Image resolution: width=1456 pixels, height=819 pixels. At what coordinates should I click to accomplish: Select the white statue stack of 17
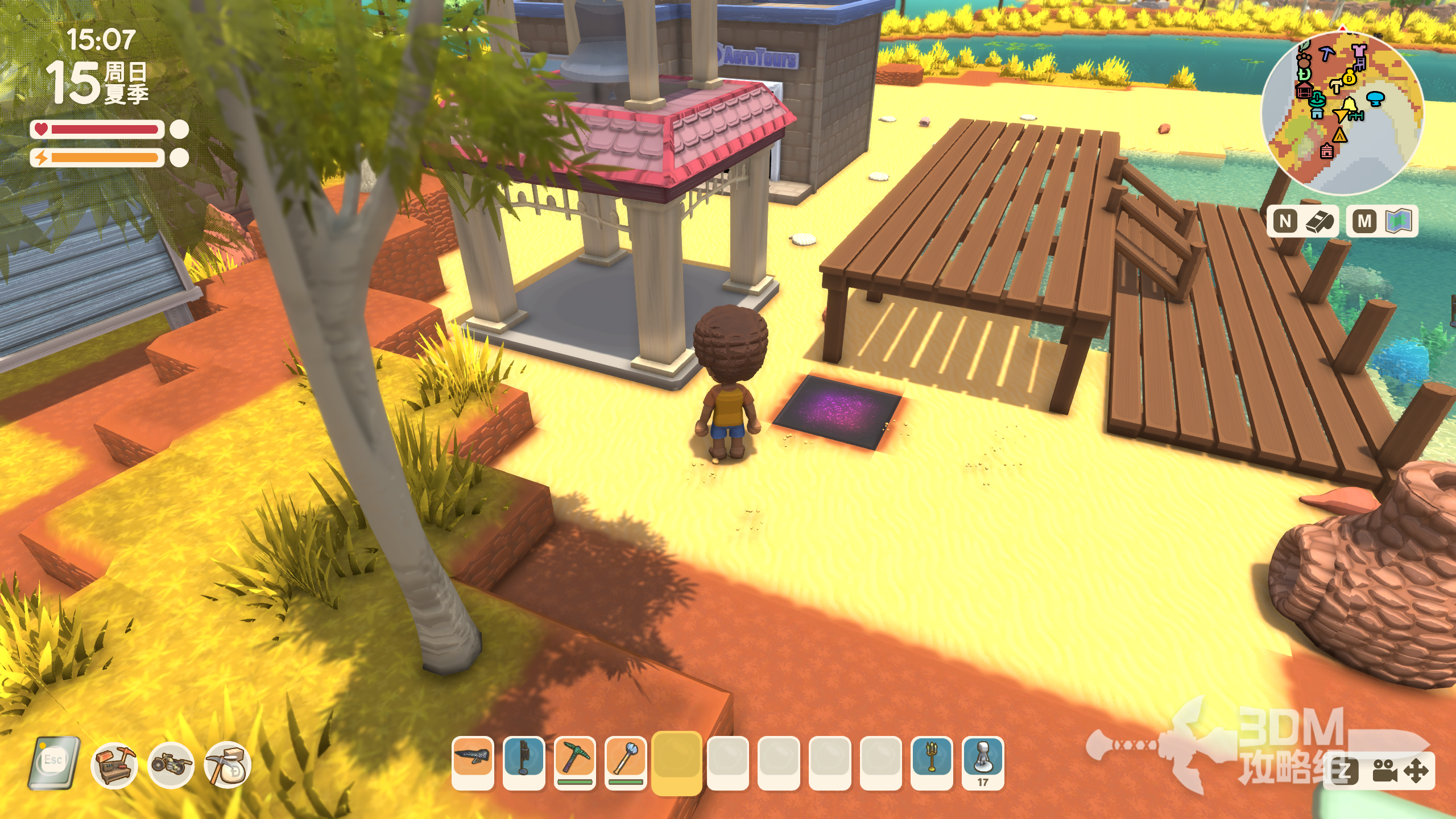tap(983, 759)
